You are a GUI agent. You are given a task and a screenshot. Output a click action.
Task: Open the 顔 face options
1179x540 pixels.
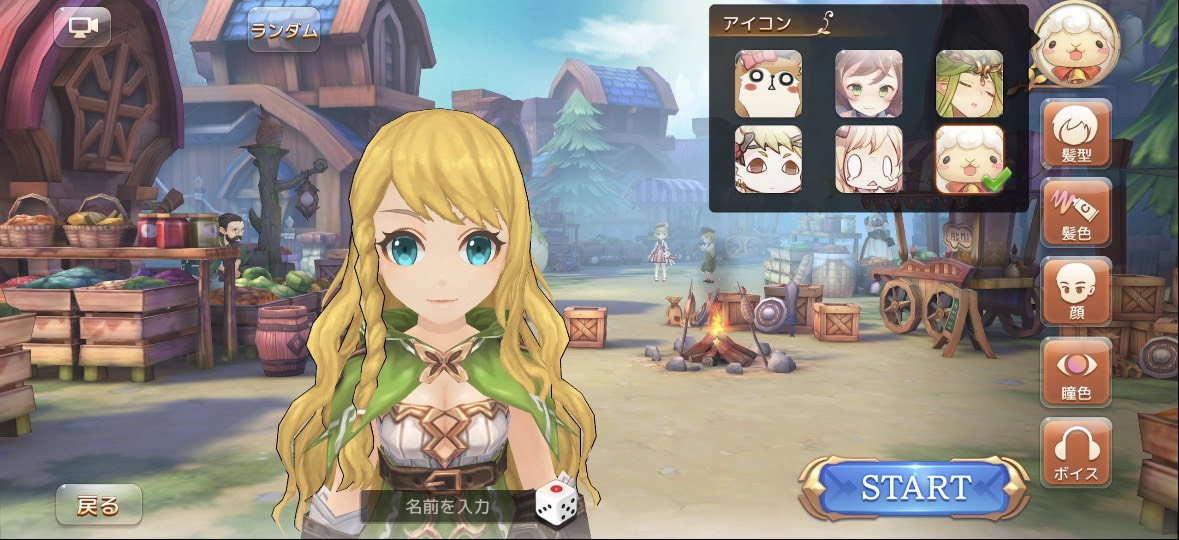coord(1076,291)
